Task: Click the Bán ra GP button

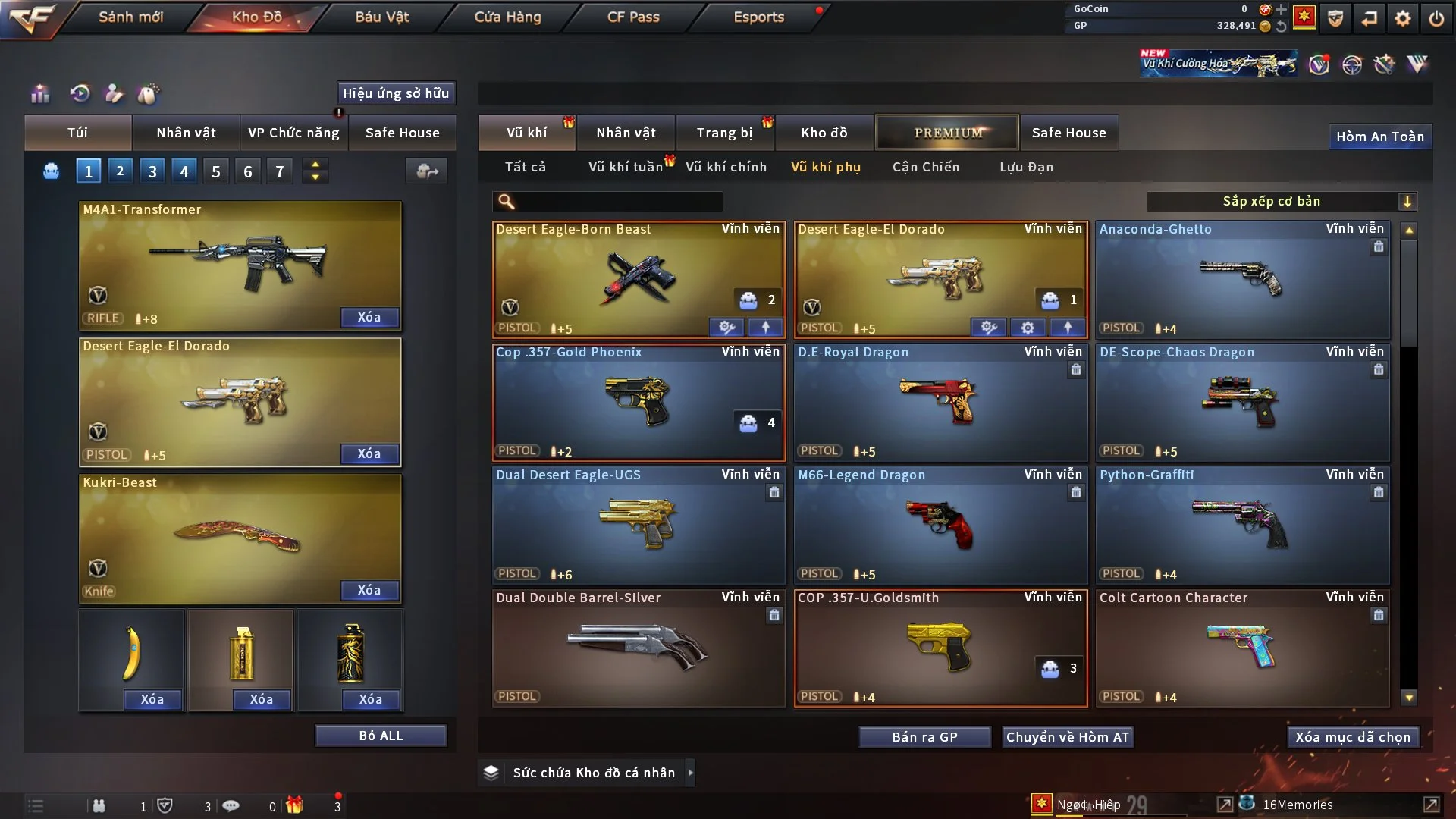Action: click(x=924, y=737)
